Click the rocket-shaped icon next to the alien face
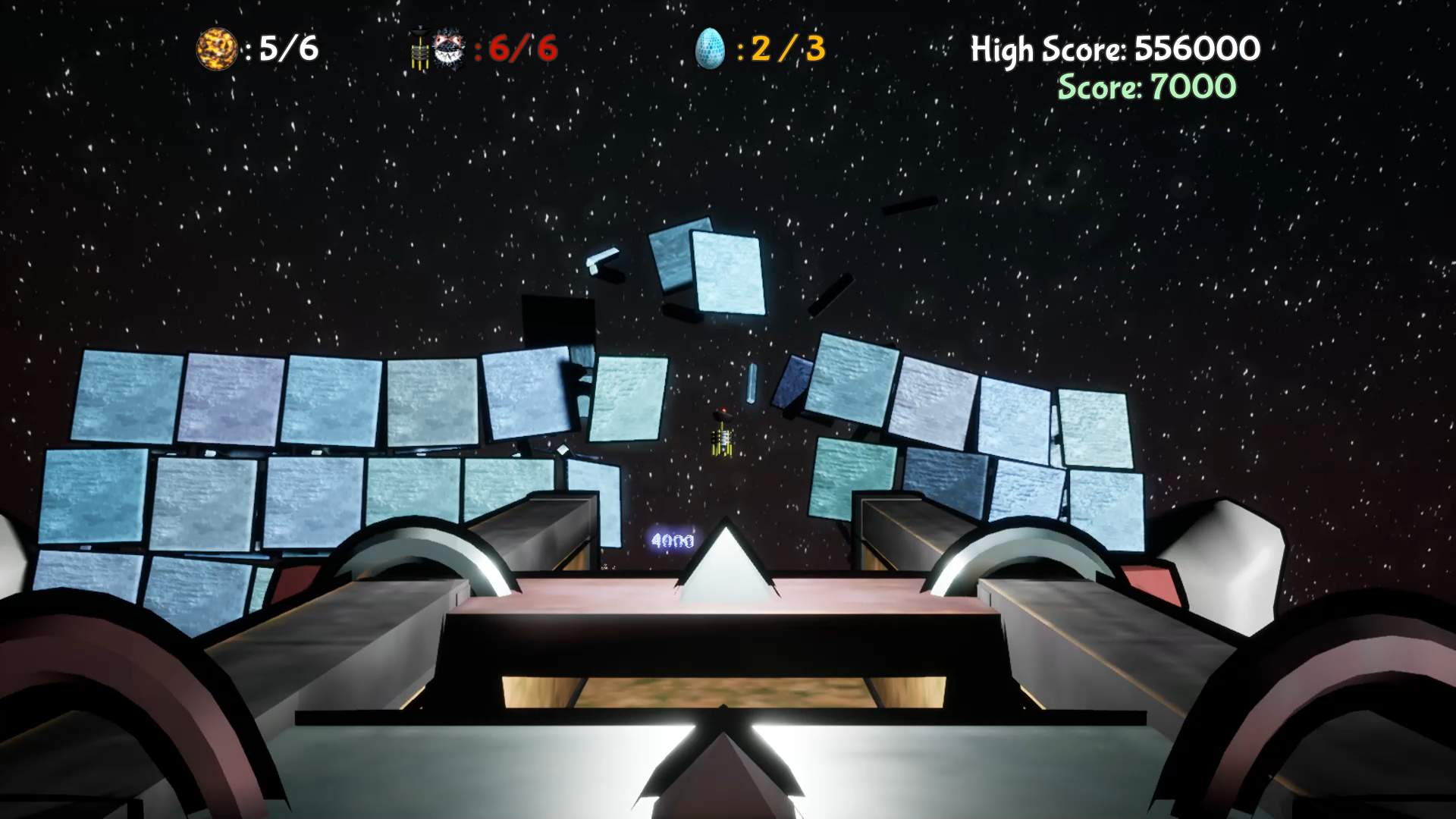 tap(421, 49)
